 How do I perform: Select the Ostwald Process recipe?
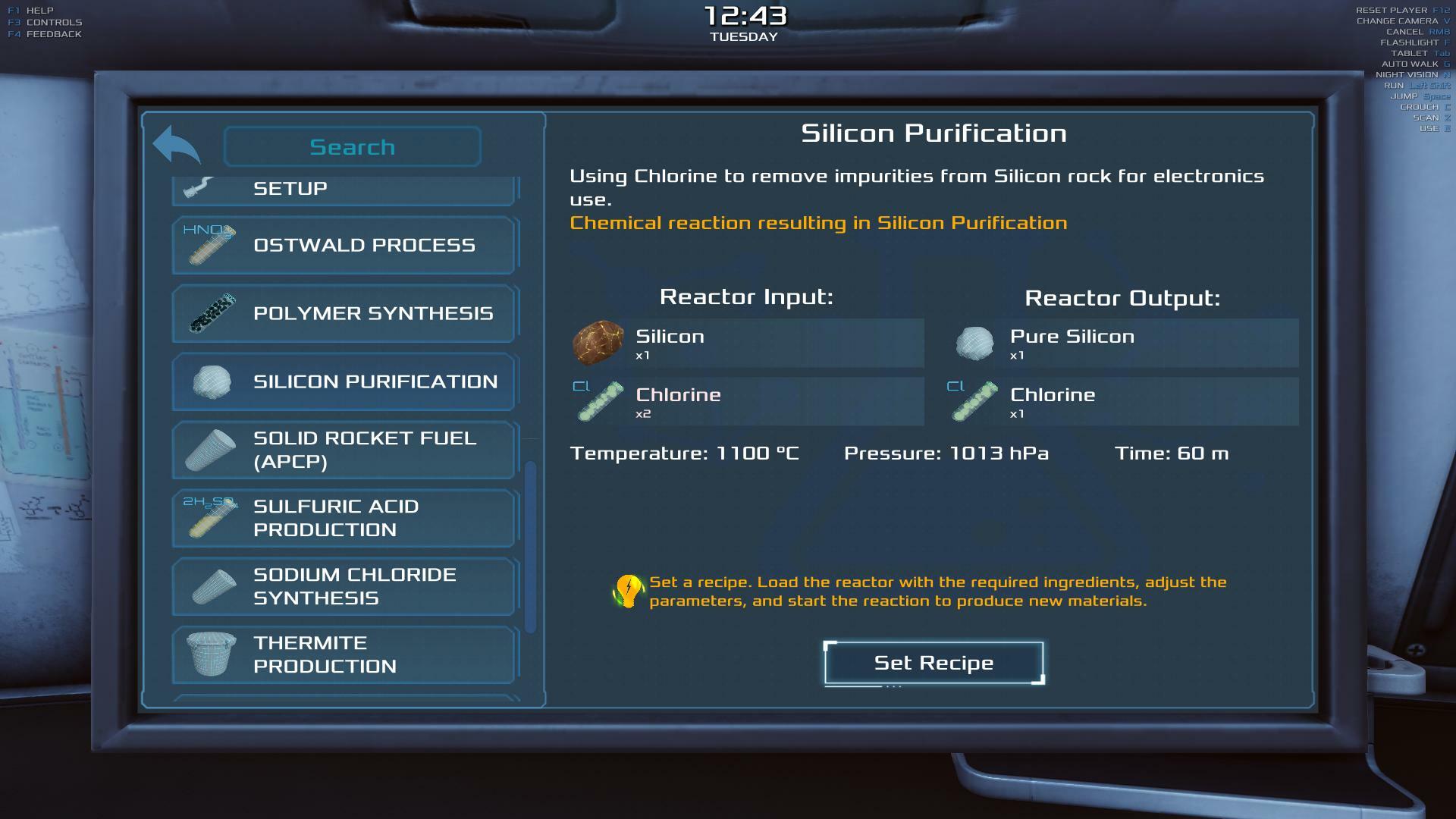coord(344,245)
